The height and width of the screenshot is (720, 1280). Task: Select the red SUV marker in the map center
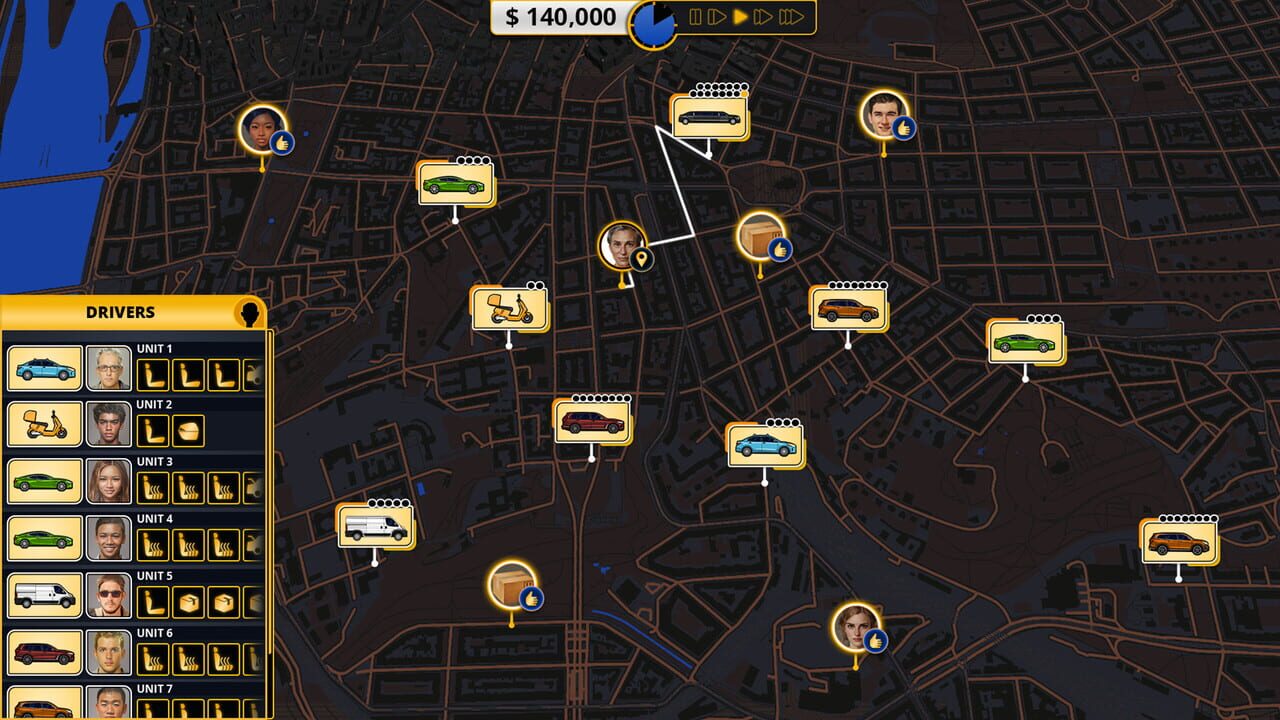[x=590, y=422]
